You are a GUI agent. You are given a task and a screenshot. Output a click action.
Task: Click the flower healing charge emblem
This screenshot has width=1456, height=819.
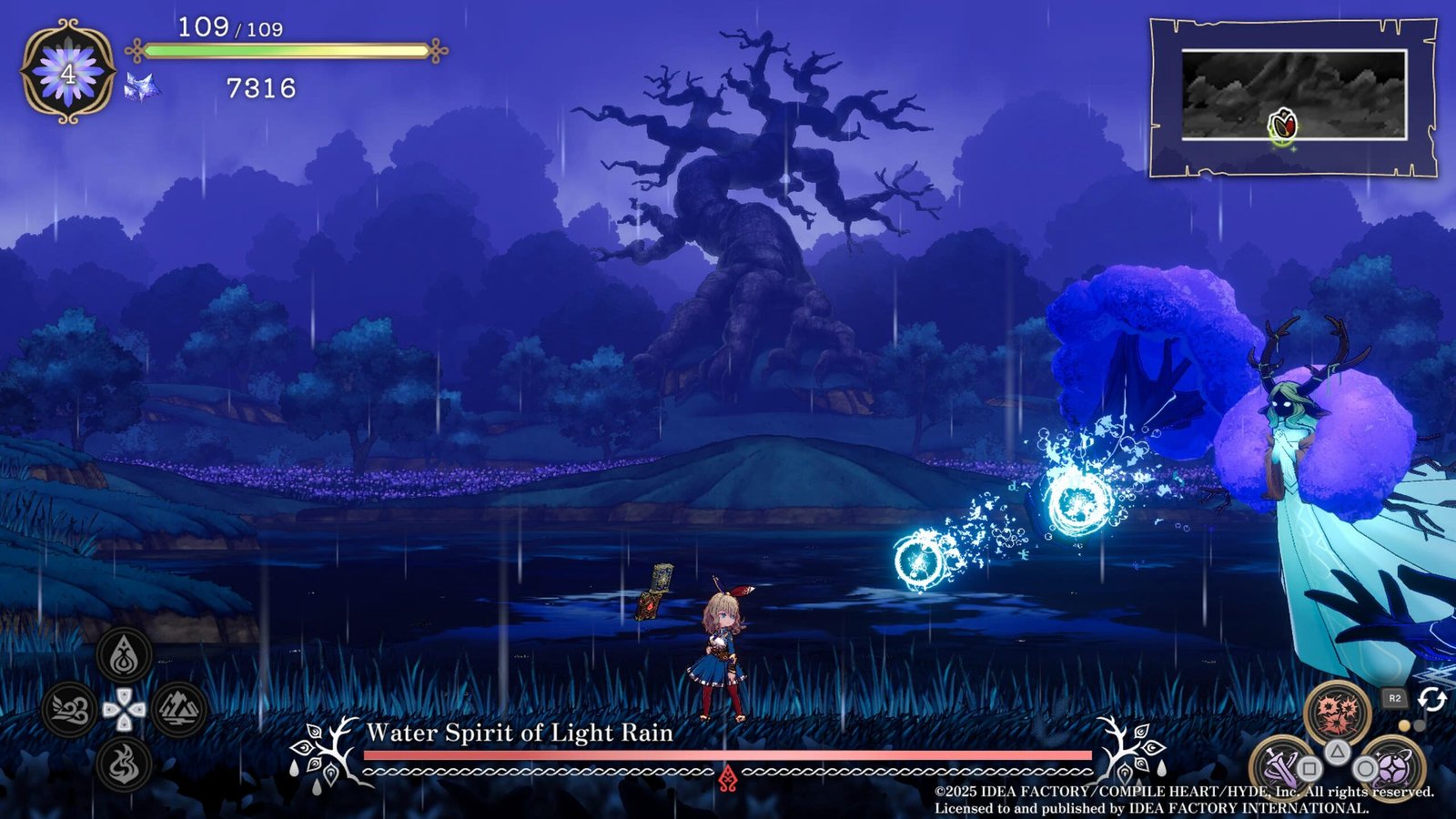point(68,73)
